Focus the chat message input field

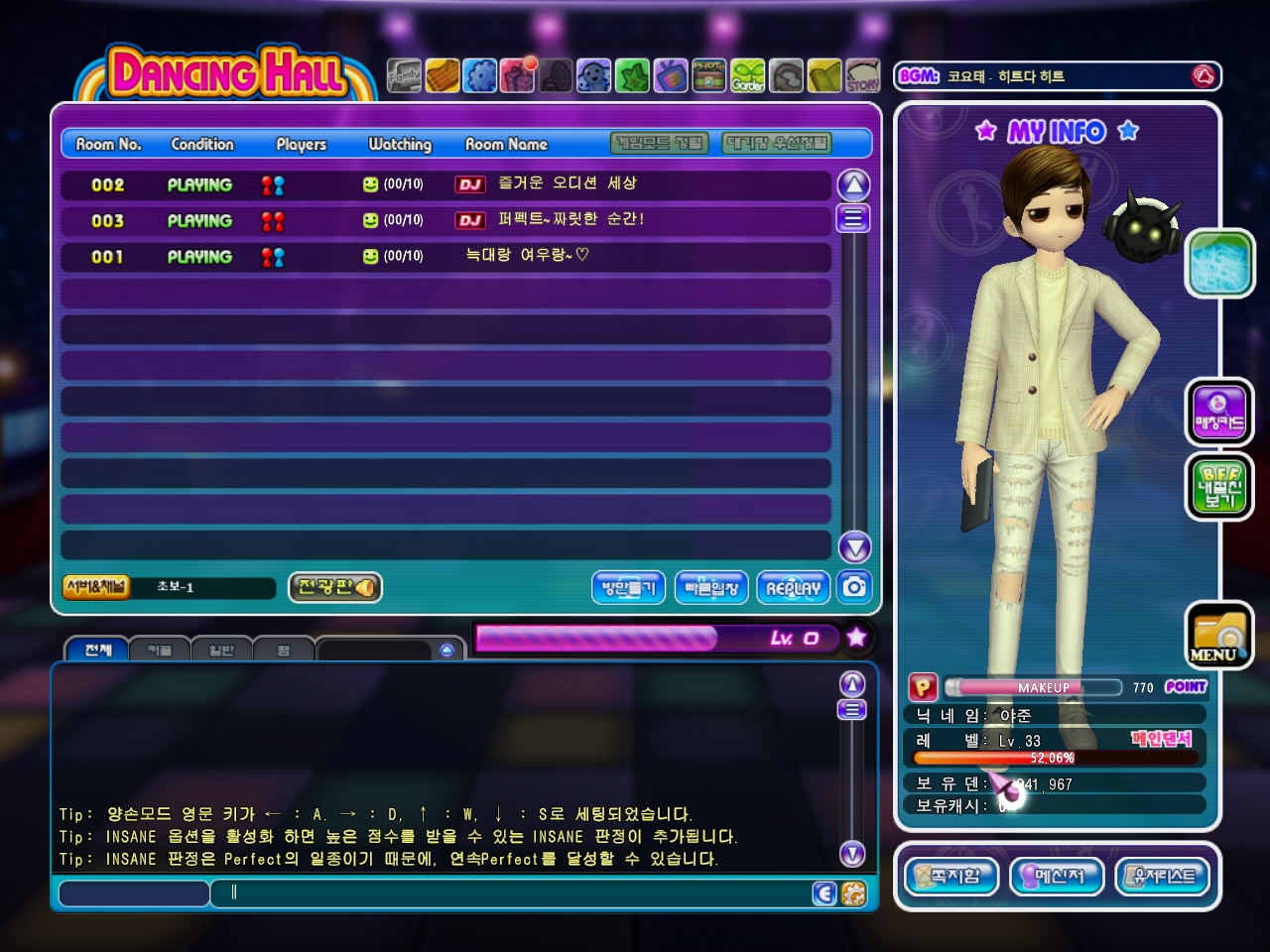[516, 892]
